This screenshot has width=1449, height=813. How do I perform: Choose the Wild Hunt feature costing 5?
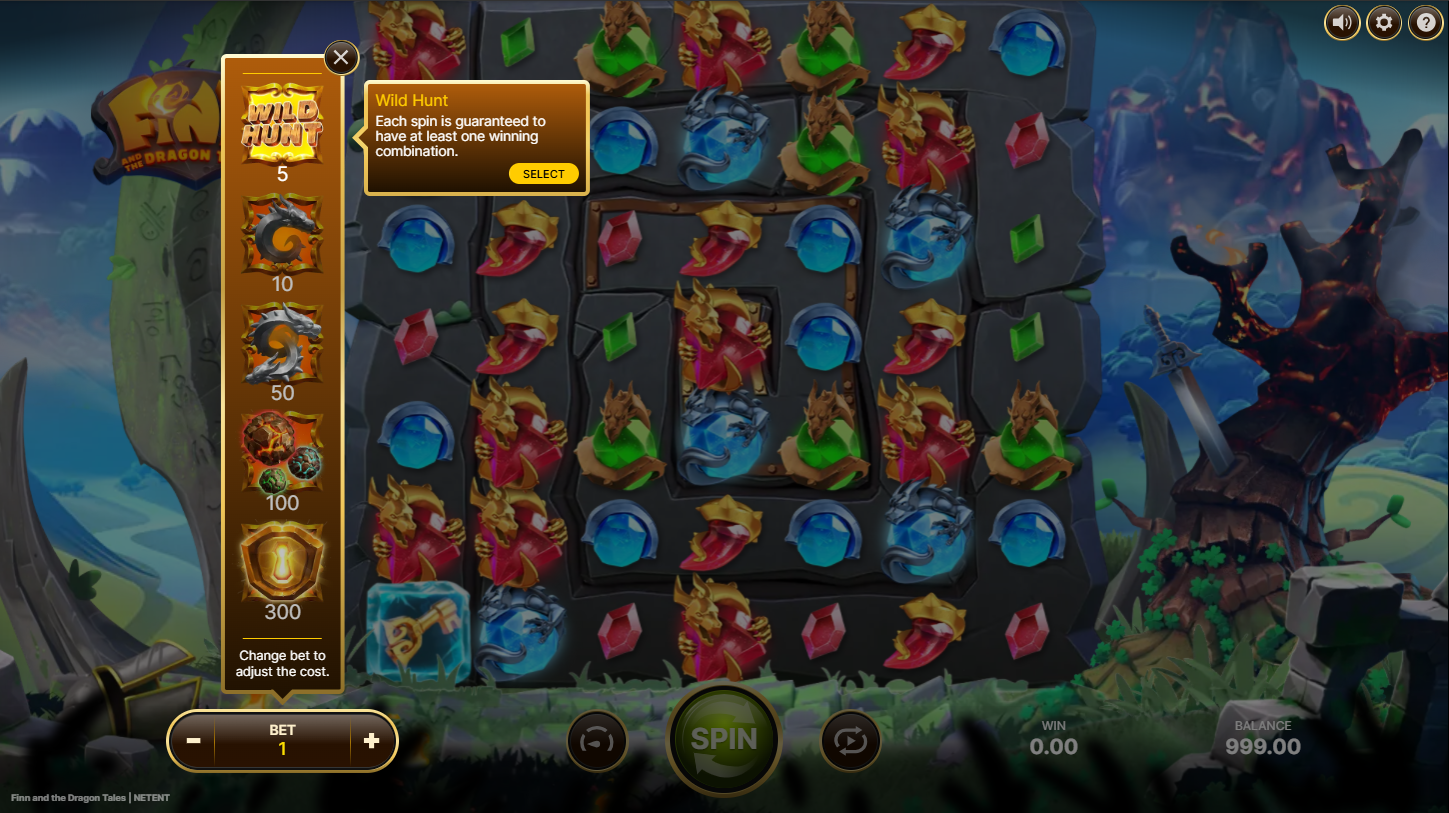tap(282, 123)
